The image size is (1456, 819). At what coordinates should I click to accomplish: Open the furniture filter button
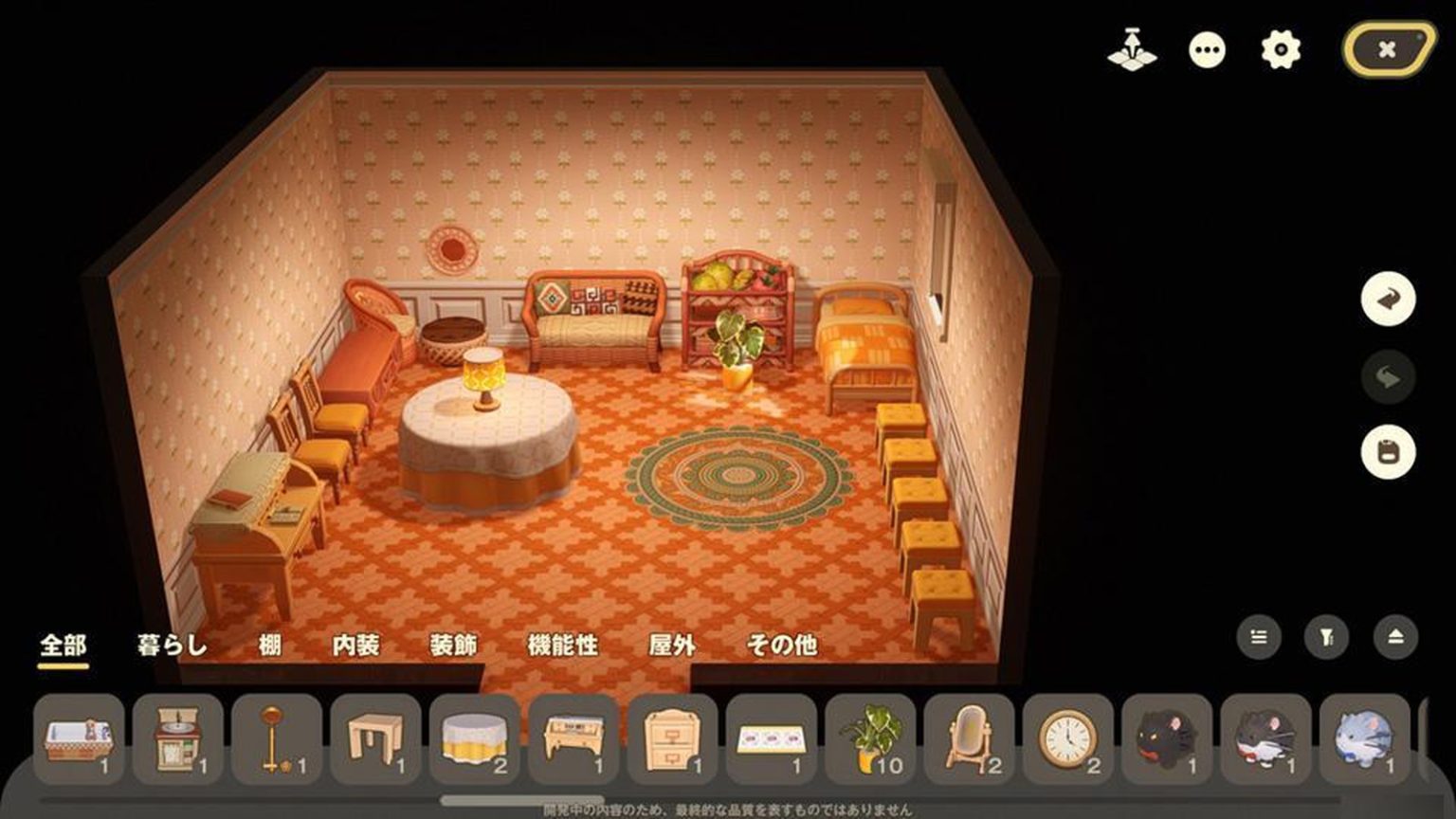point(1327,638)
